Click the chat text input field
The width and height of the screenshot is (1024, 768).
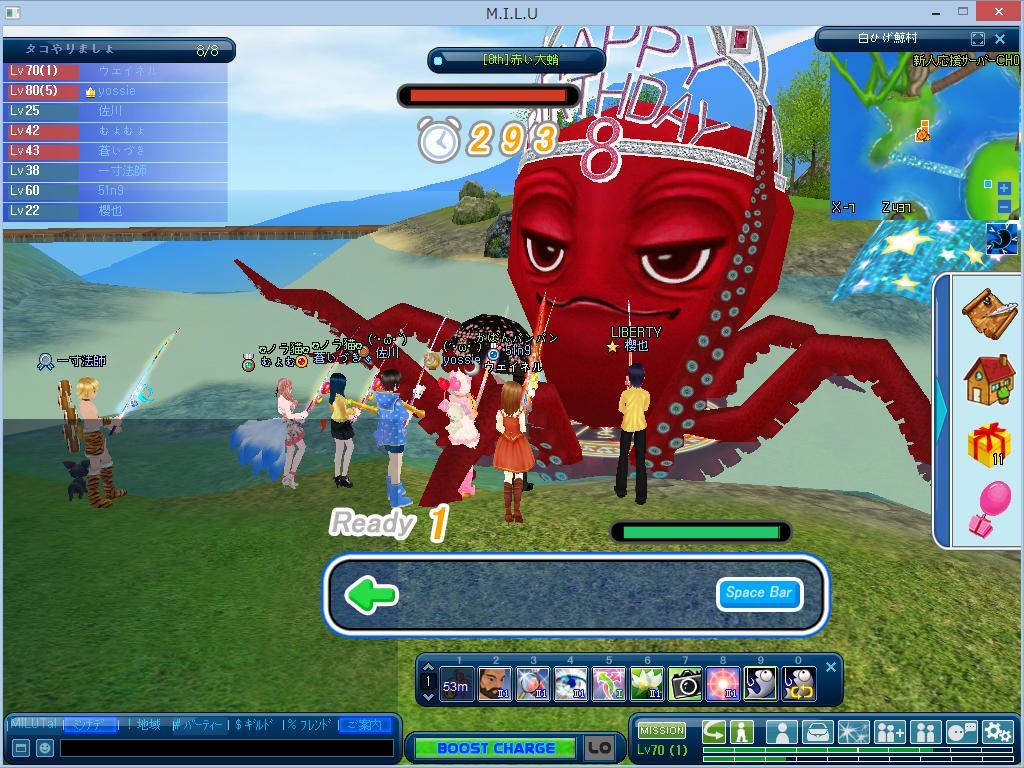pyautogui.click(x=226, y=747)
